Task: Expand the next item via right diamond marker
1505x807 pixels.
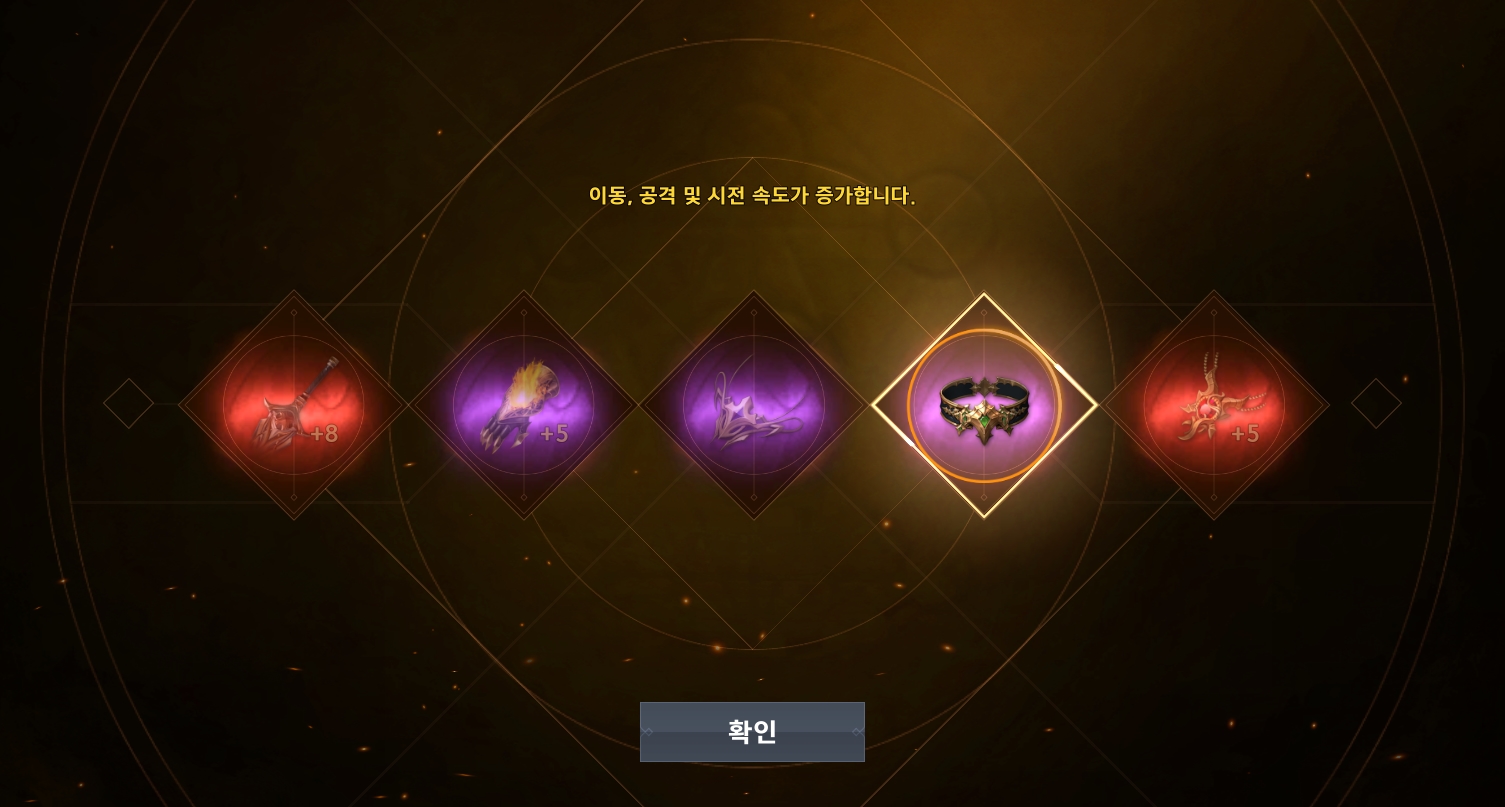Action: [x=1376, y=402]
